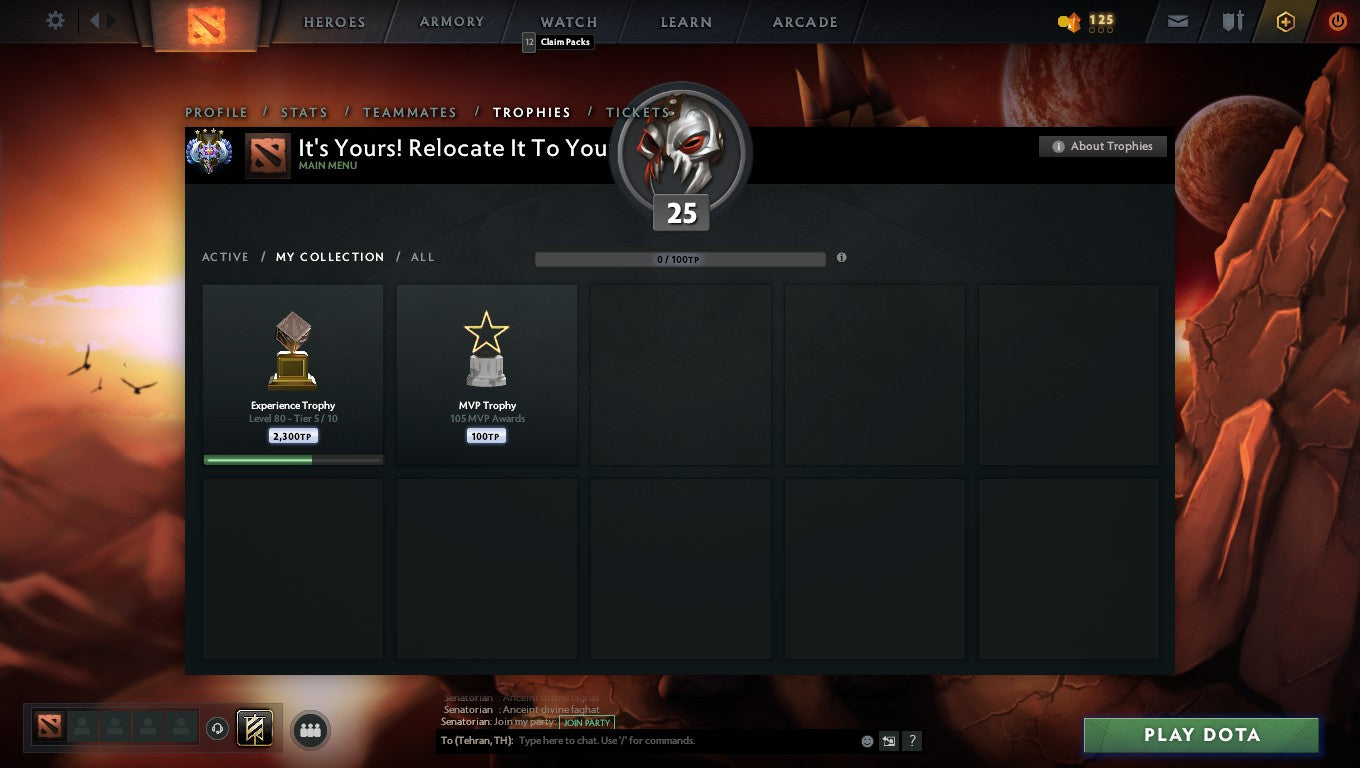Open the trophy info tooltip icon
This screenshot has height=768, width=1360.
841,258
